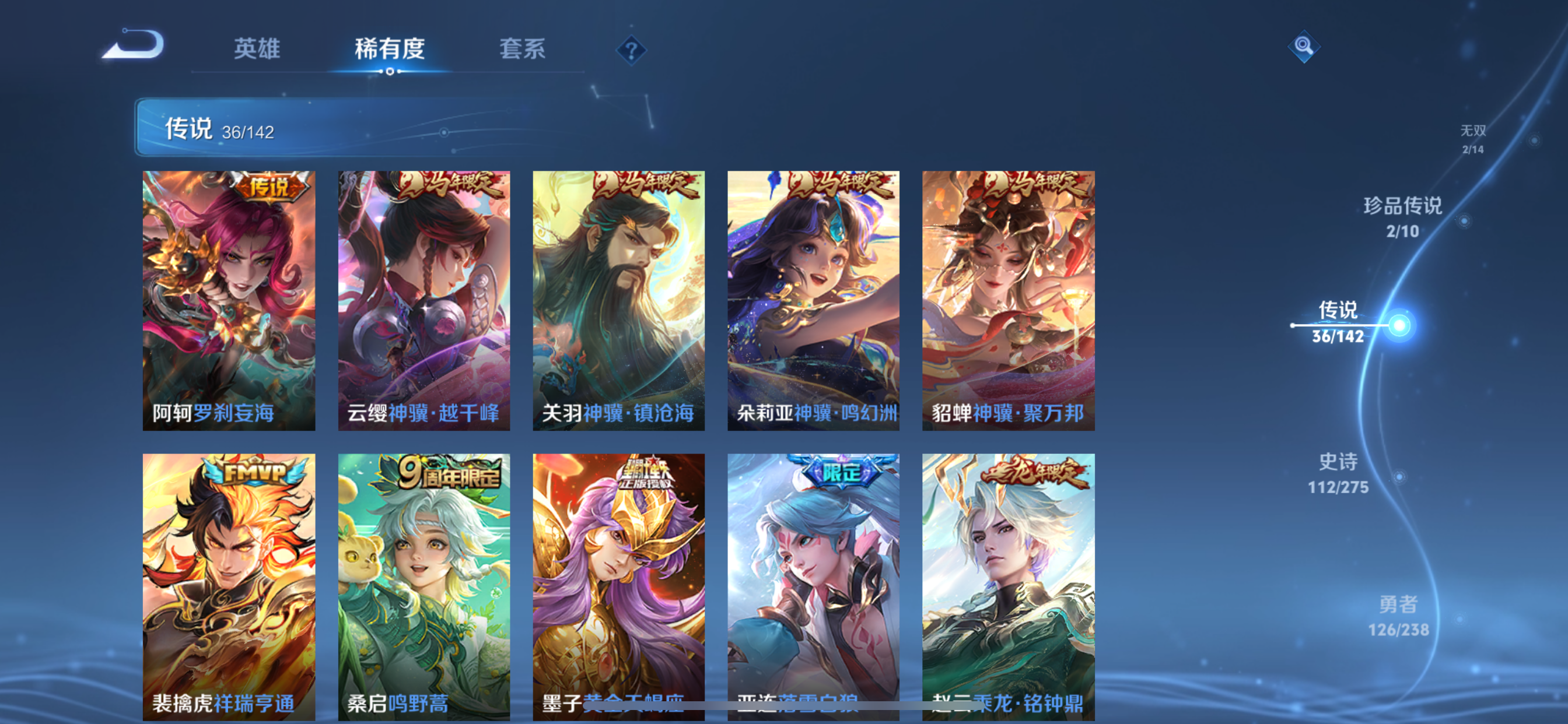Click the 2/14 count under 无双
The width and height of the screenshot is (1568, 724).
[x=1473, y=149]
